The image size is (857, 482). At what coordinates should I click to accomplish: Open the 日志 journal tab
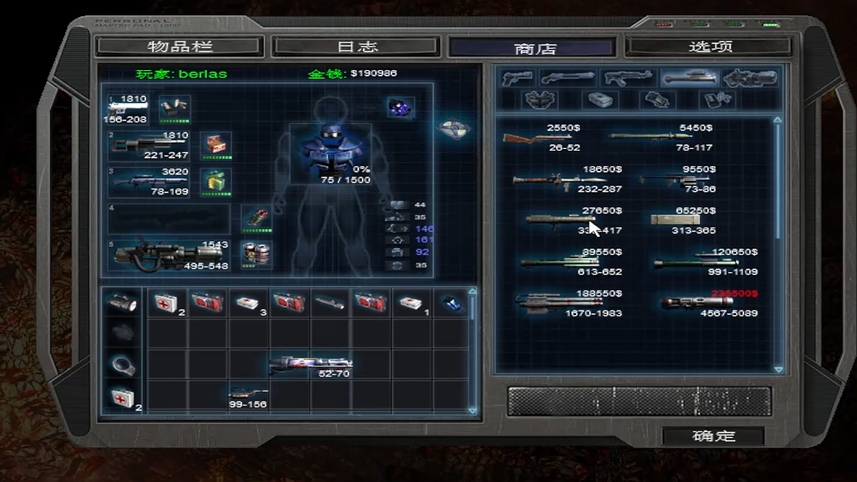(x=356, y=46)
